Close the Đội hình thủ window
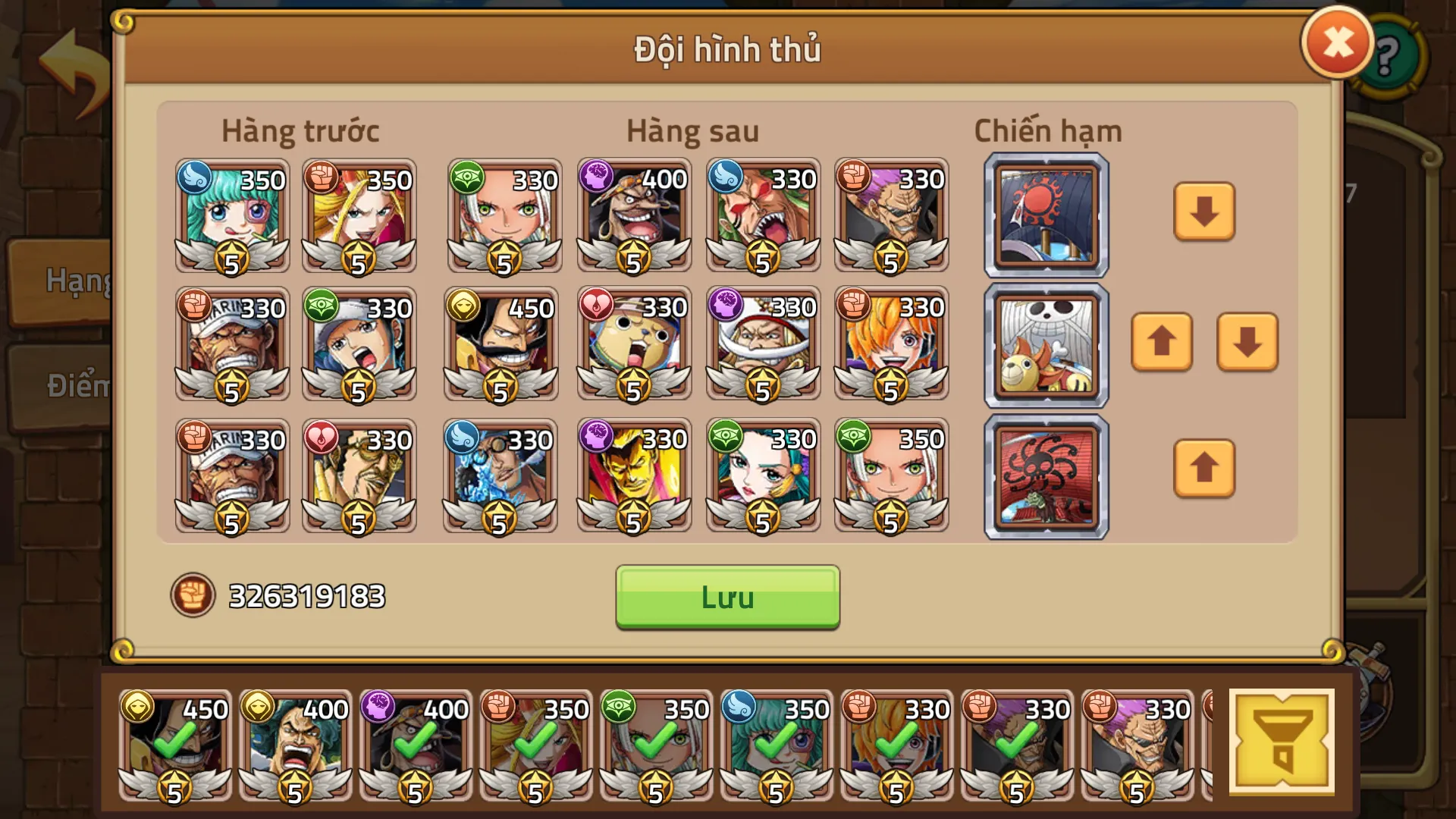This screenshot has width=1456, height=819. pyautogui.click(x=1337, y=42)
